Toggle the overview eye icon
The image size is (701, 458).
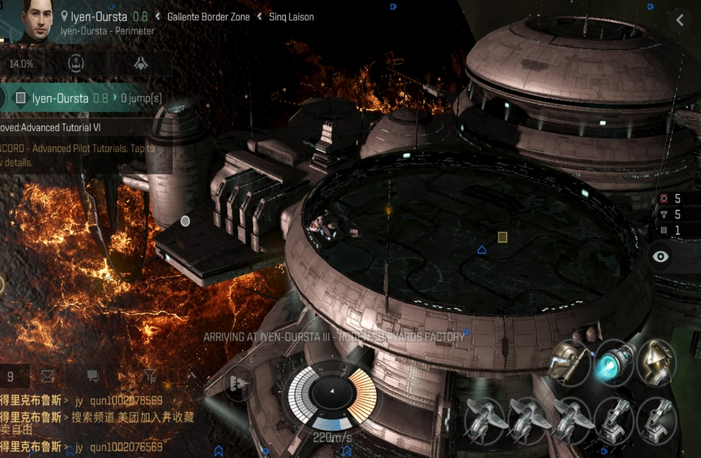tap(660, 257)
